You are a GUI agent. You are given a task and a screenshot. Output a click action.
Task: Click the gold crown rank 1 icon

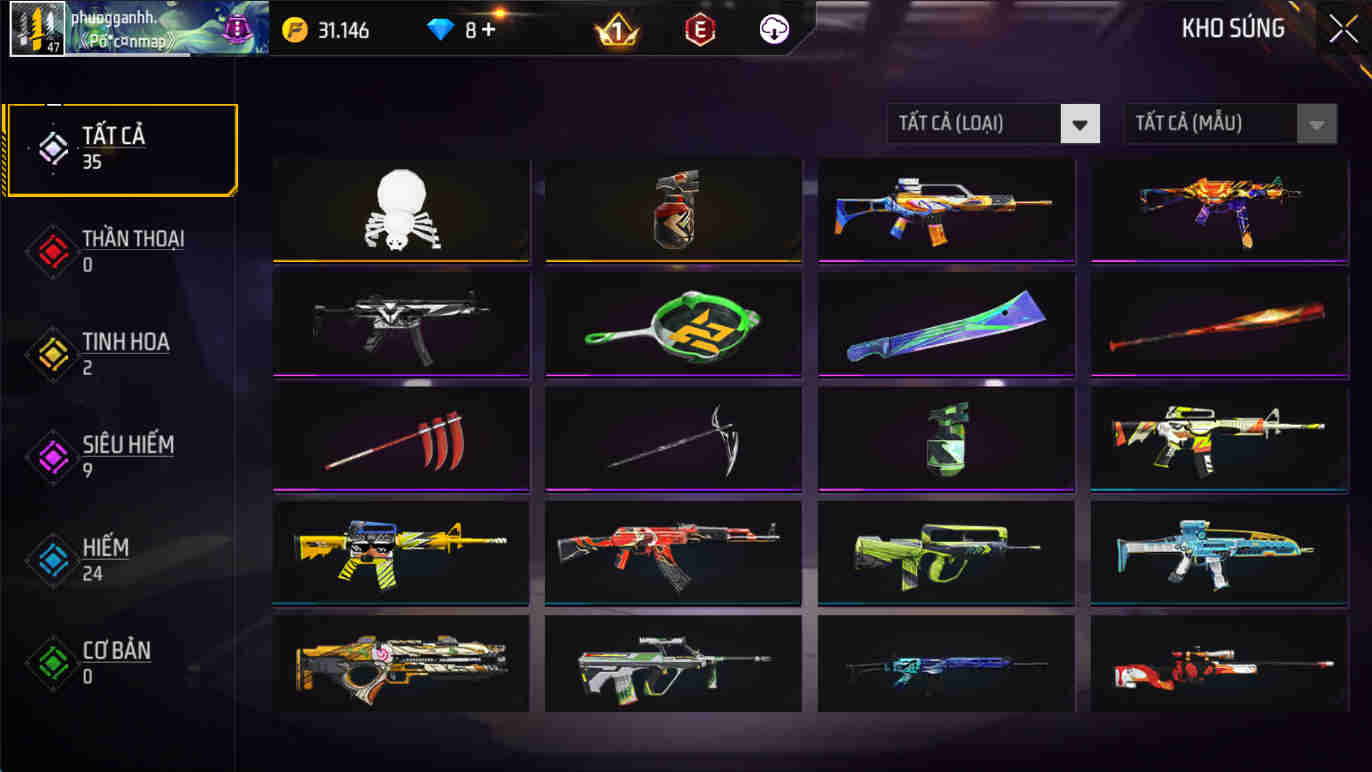tap(615, 29)
